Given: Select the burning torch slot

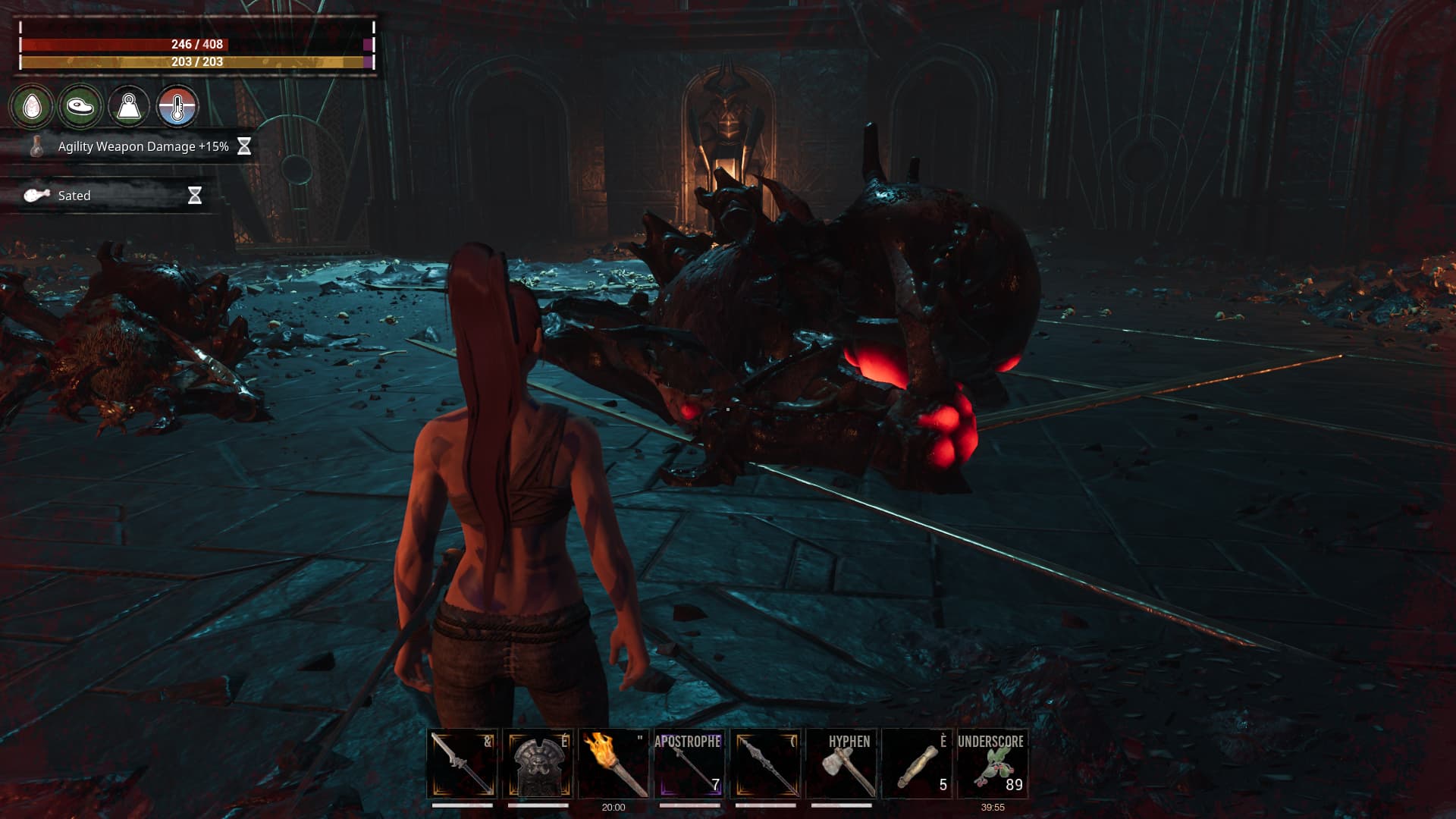Looking at the screenshot, I should coord(614,764).
